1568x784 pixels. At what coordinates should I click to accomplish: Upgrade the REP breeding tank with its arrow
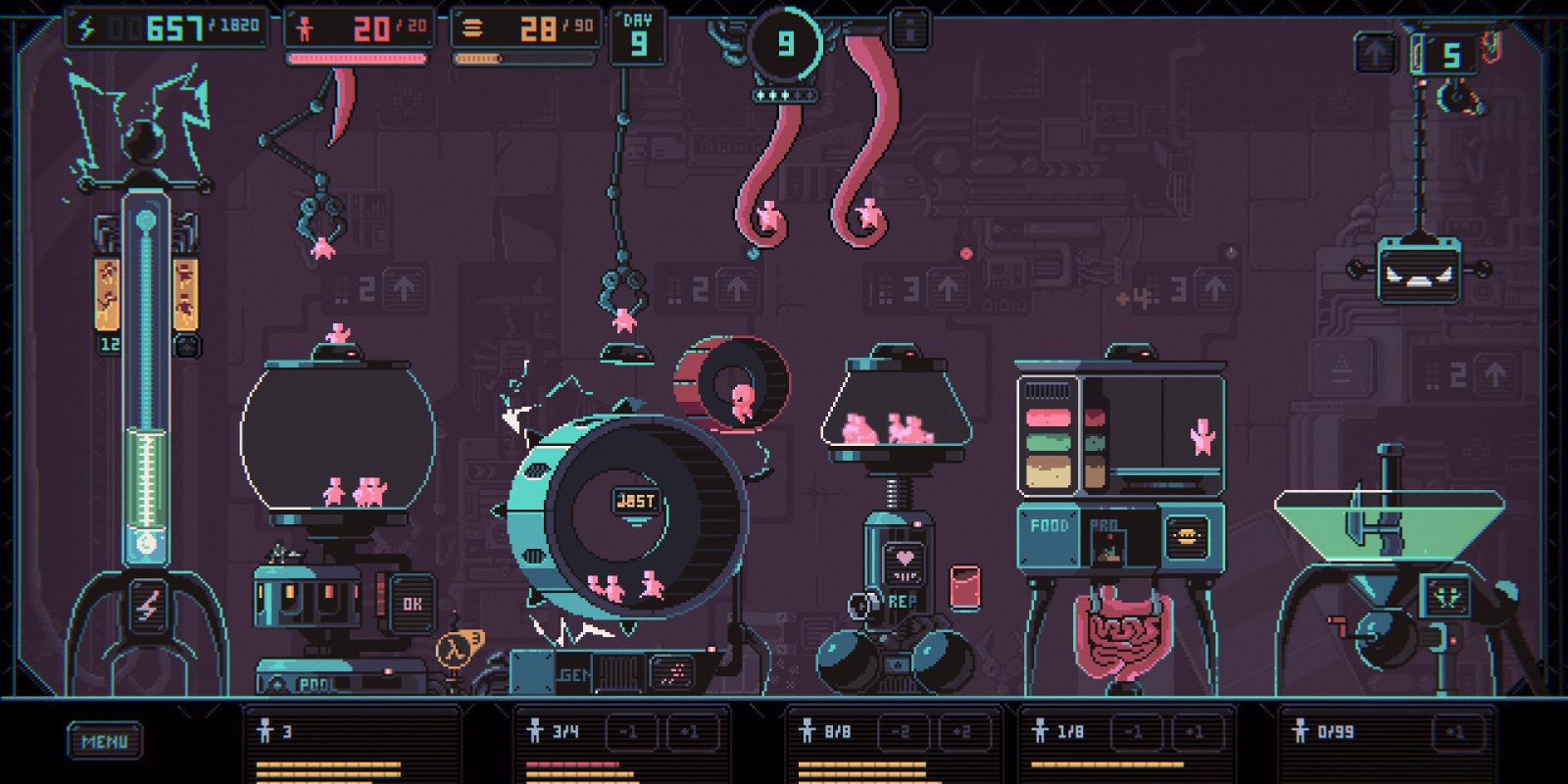point(947,289)
